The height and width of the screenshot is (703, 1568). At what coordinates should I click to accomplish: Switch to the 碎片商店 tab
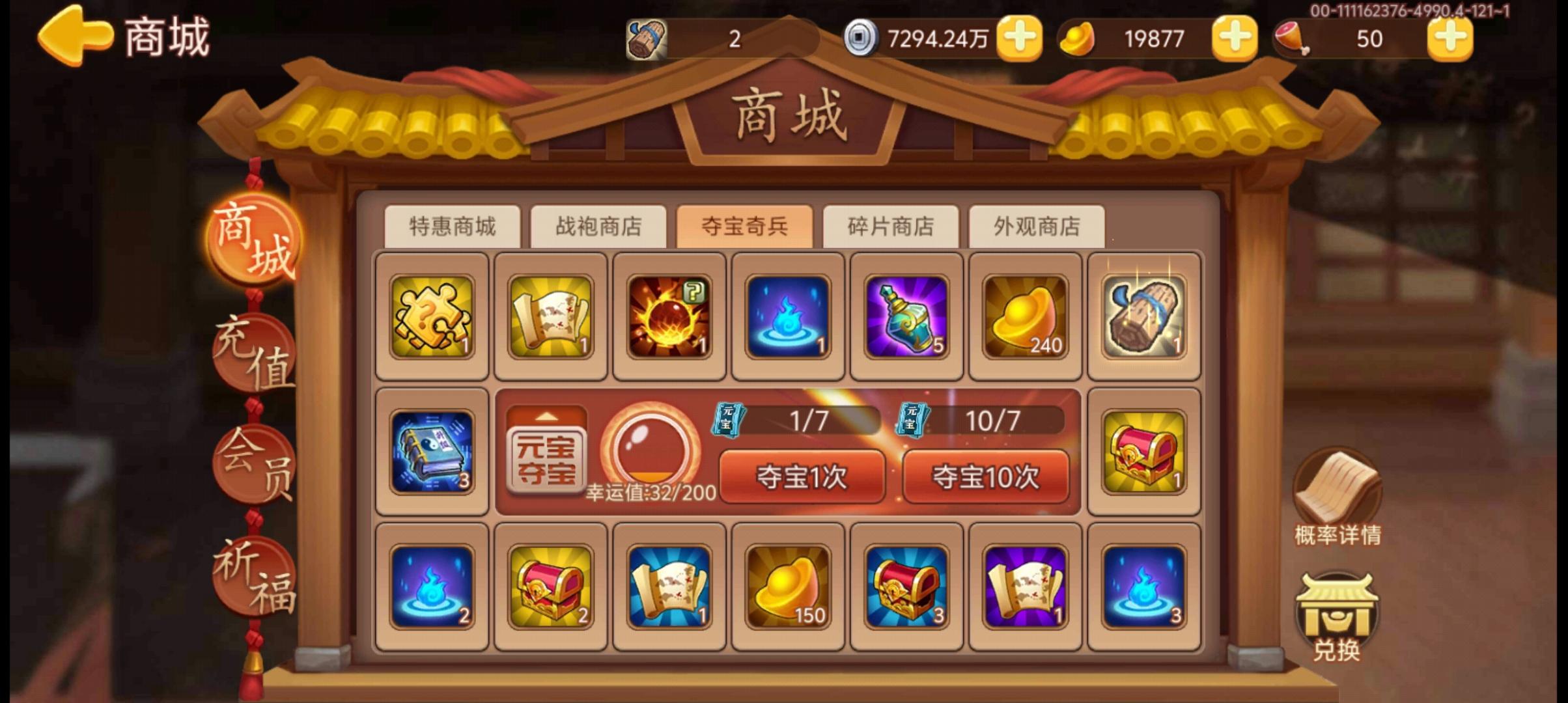[891, 228]
